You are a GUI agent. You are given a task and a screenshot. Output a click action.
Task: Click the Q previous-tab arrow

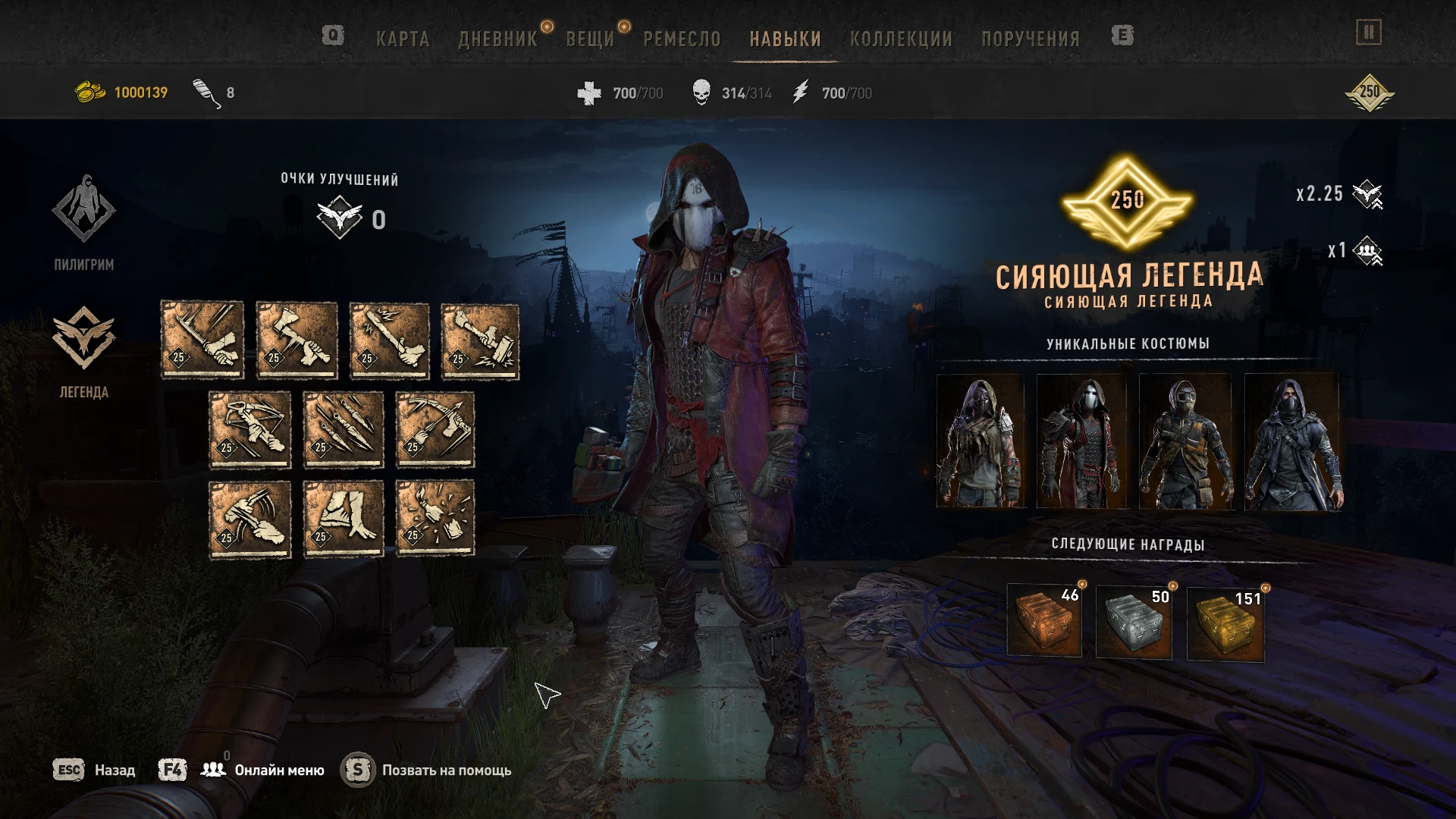[x=334, y=36]
